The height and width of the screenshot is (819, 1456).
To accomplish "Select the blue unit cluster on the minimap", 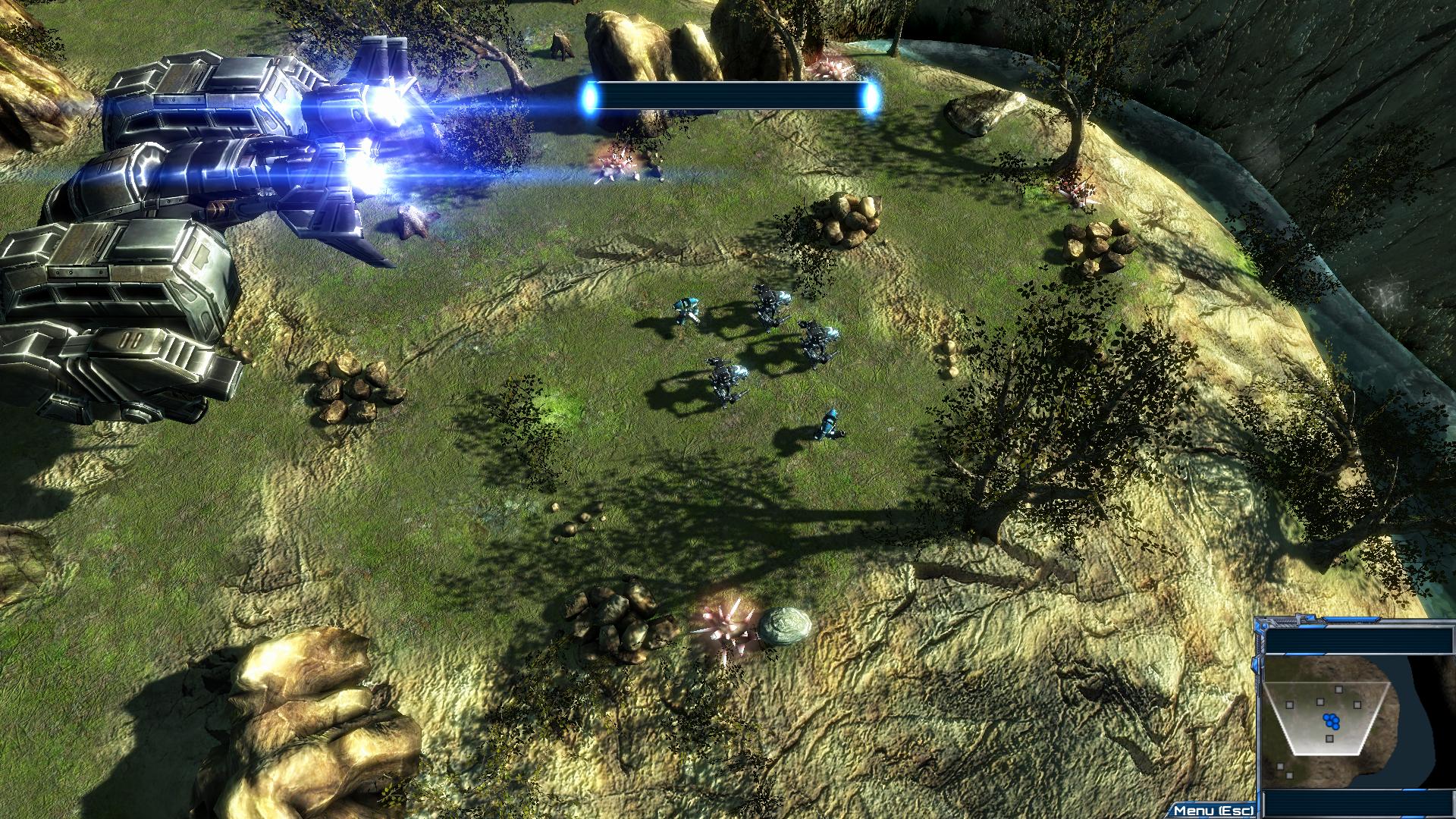I will tap(1331, 720).
